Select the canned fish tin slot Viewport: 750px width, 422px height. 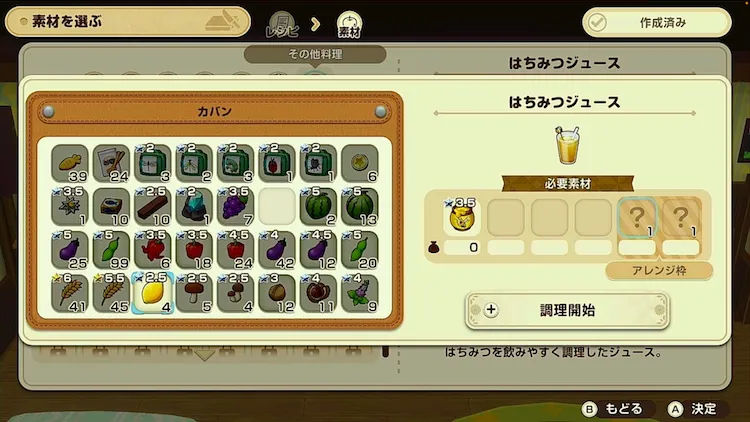tap(112, 207)
